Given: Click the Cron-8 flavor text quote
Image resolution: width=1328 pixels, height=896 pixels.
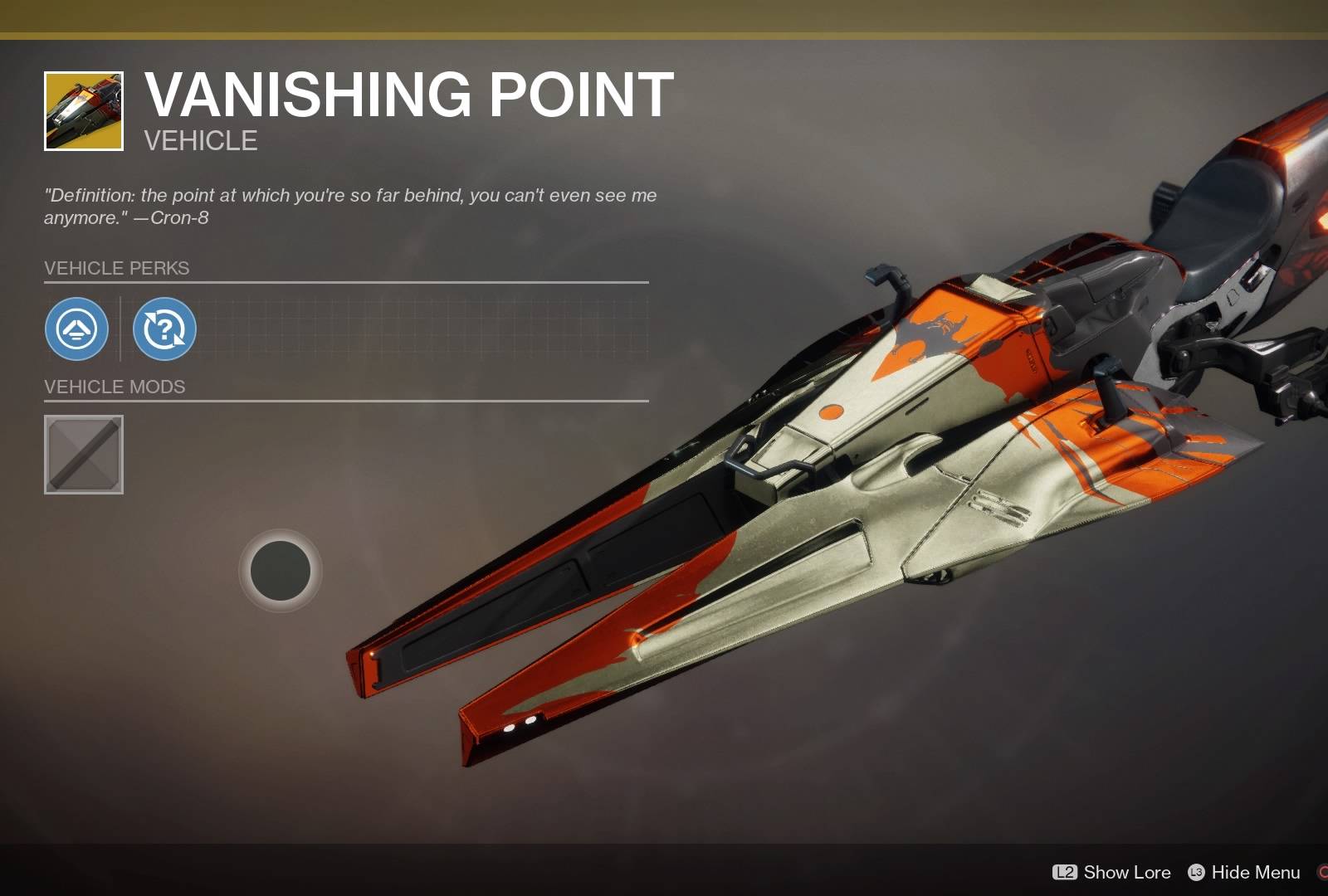Looking at the screenshot, I should 349,206.
